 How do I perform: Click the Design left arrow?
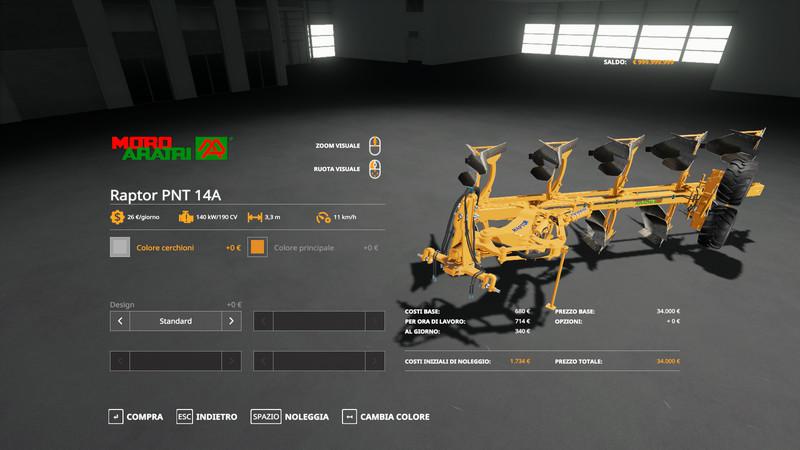[120, 321]
